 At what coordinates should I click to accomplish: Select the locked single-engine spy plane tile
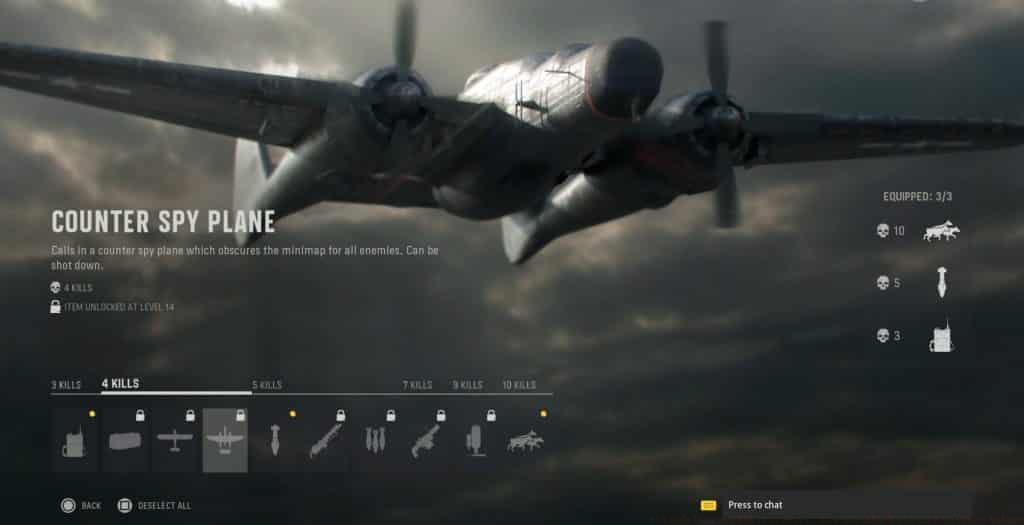[x=175, y=441]
